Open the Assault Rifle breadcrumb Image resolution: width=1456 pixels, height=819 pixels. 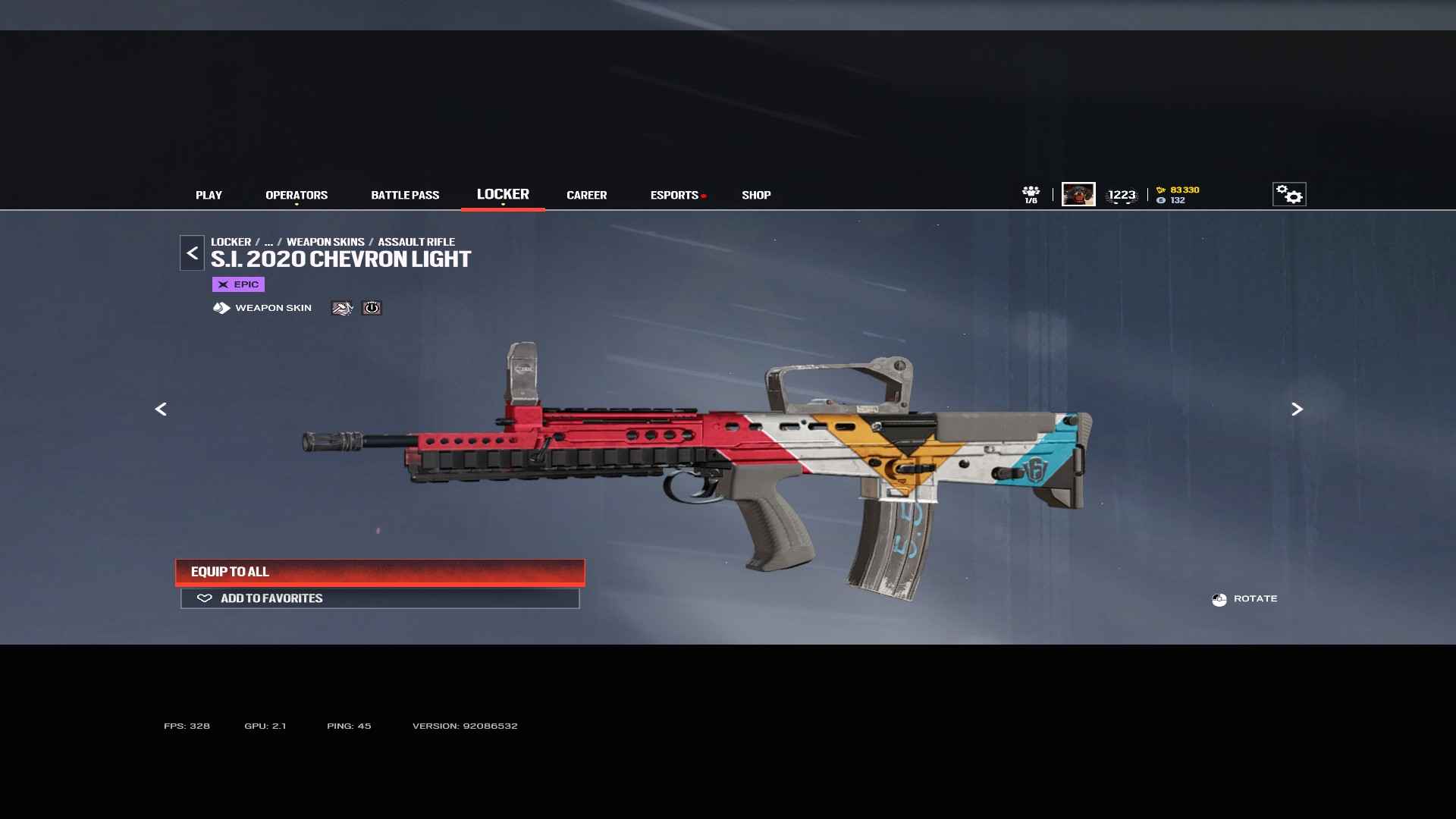click(x=416, y=242)
